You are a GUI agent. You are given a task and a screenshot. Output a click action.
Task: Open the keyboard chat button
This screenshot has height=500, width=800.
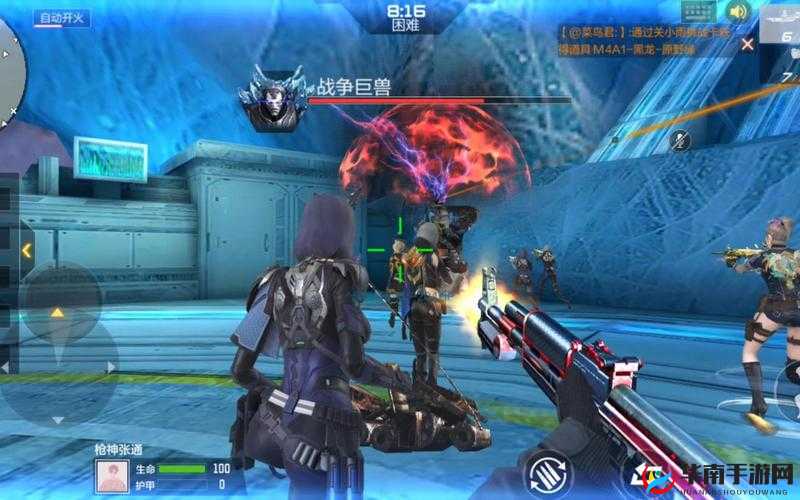[698, 12]
